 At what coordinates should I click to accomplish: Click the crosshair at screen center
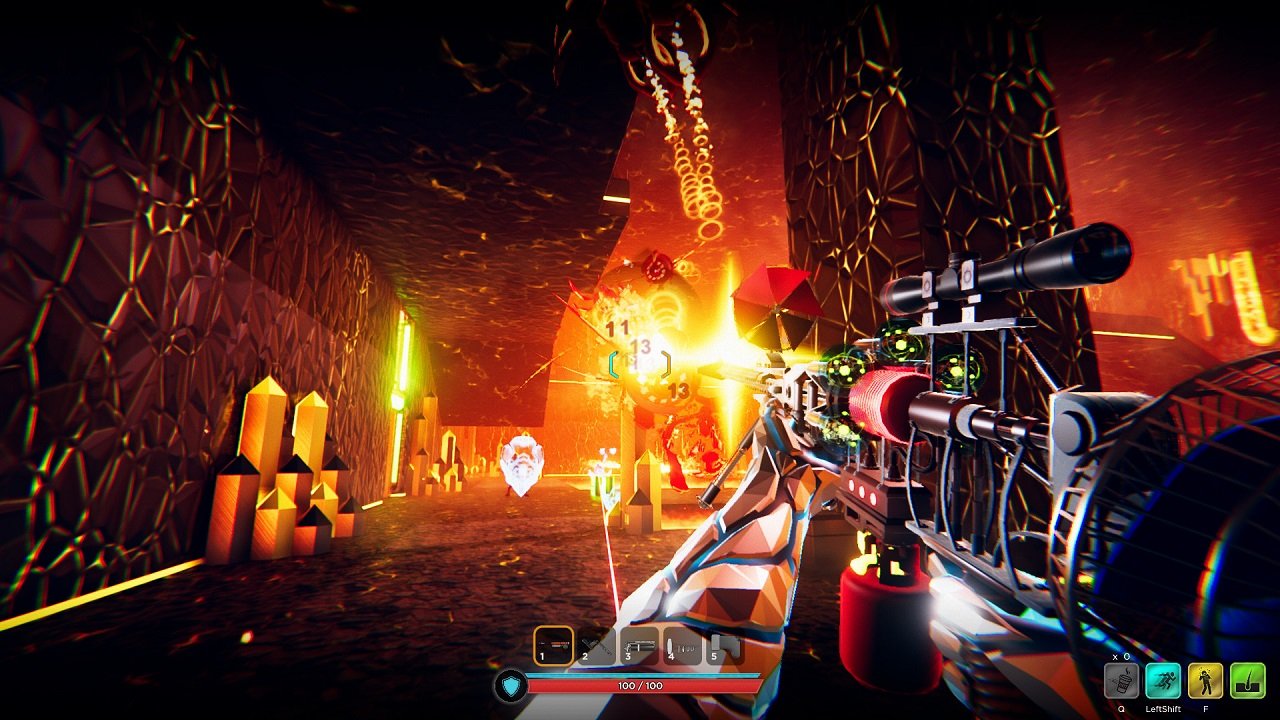click(640, 365)
